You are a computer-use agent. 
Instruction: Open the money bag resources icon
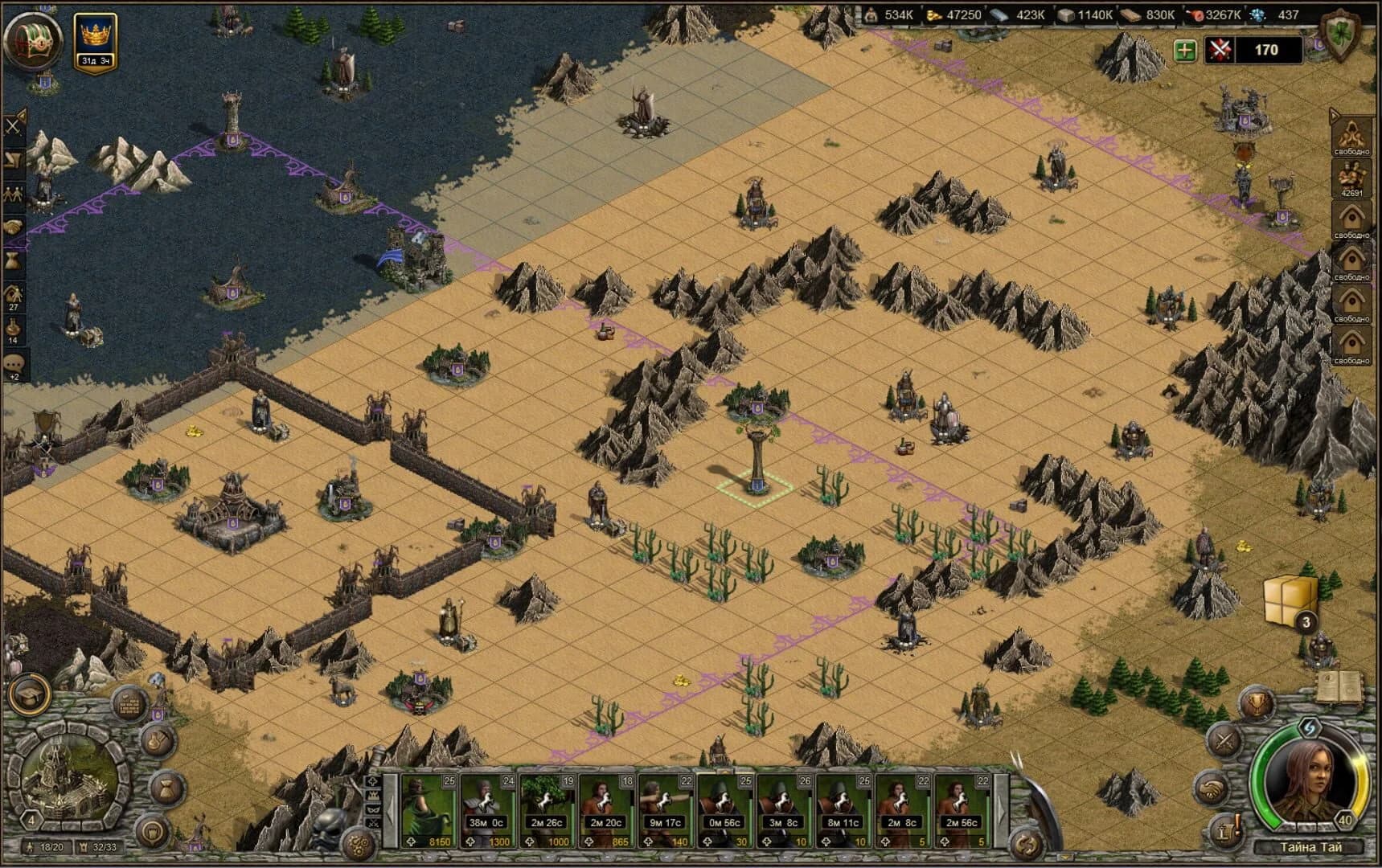coord(12,258)
